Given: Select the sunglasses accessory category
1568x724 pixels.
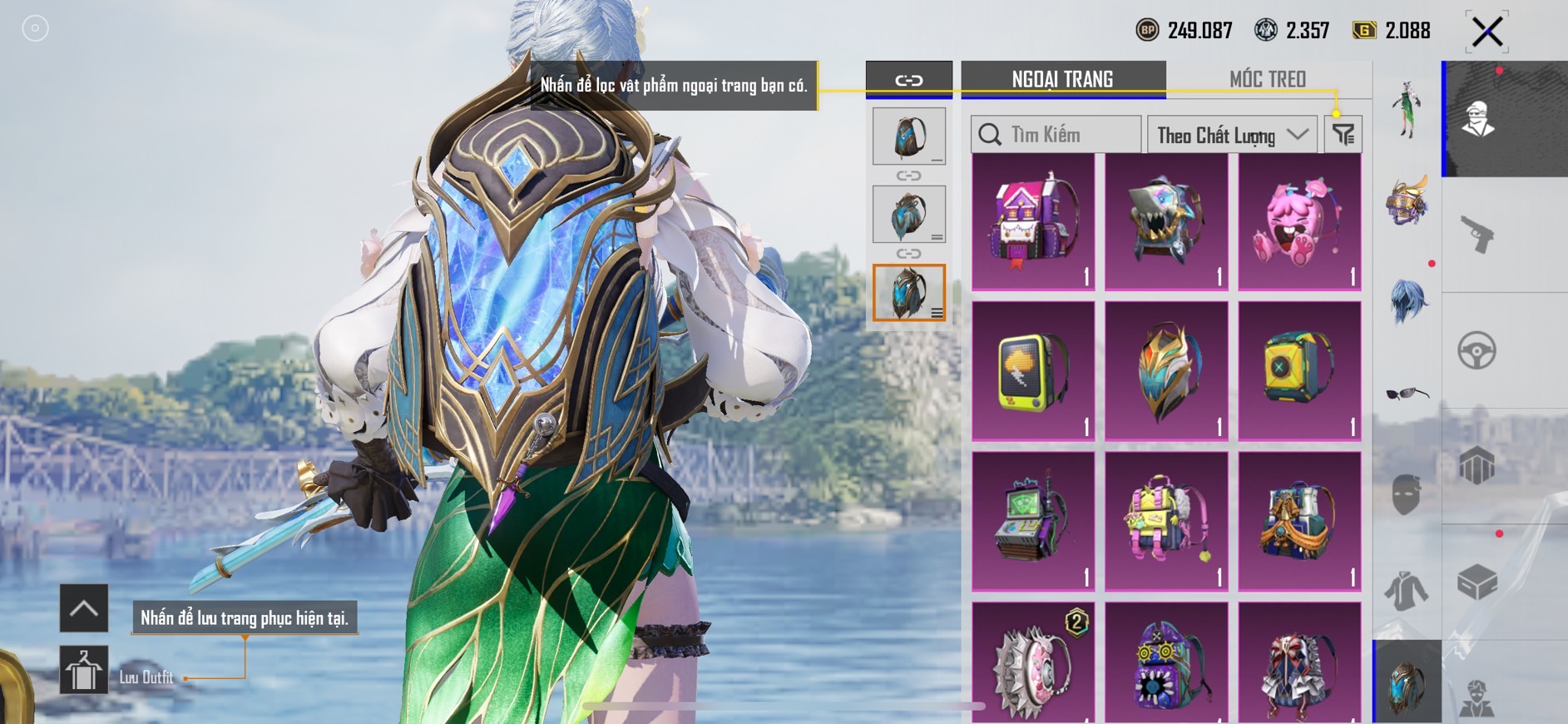Looking at the screenshot, I should [1407, 394].
